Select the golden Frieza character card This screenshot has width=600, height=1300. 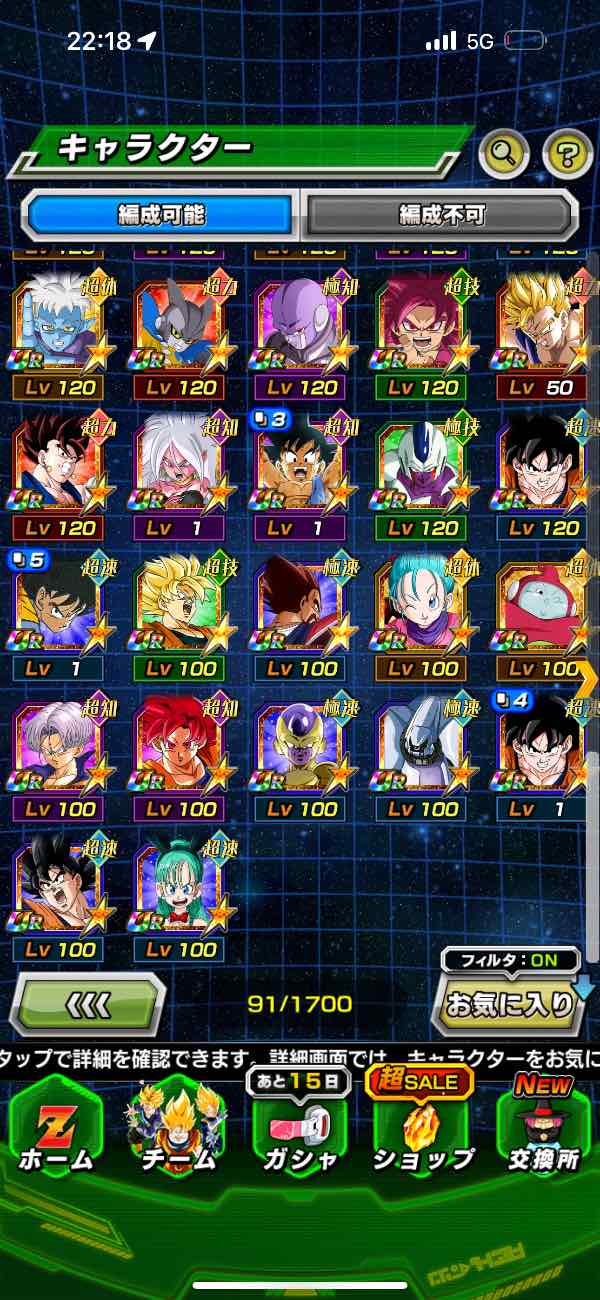pyautogui.click(x=301, y=745)
